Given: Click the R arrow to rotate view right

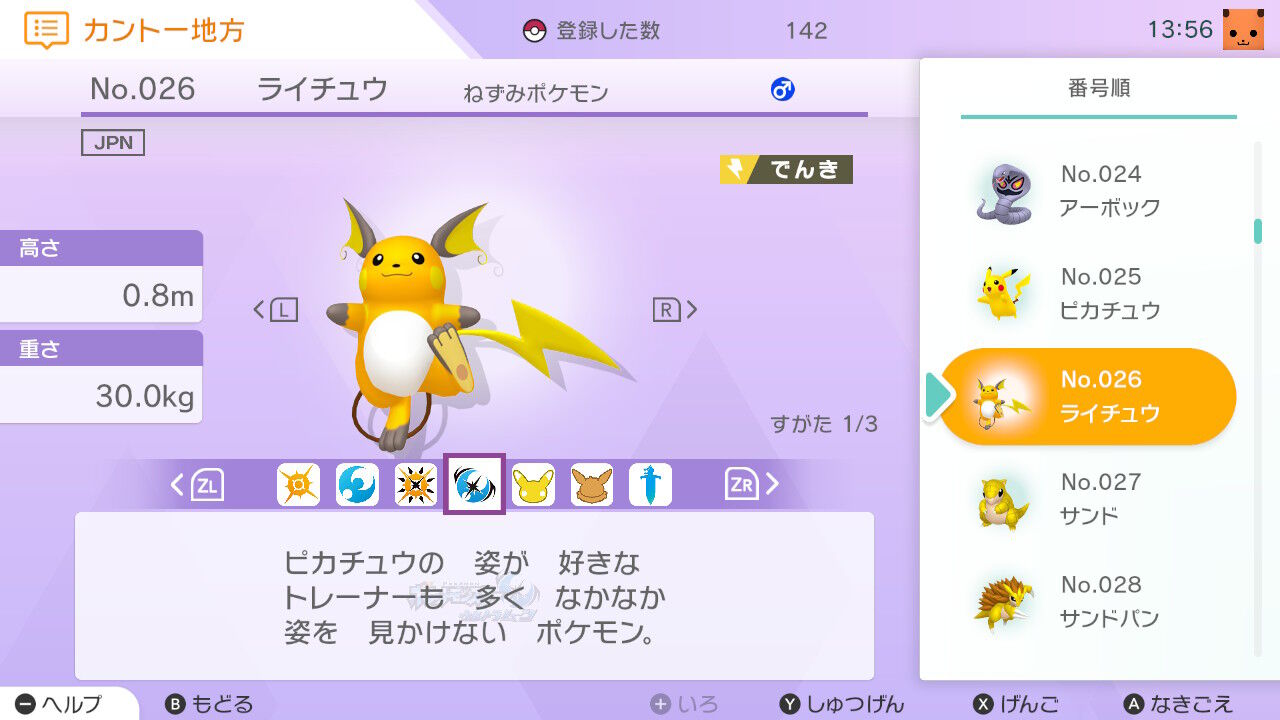Looking at the screenshot, I should click(x=678, y=310).
